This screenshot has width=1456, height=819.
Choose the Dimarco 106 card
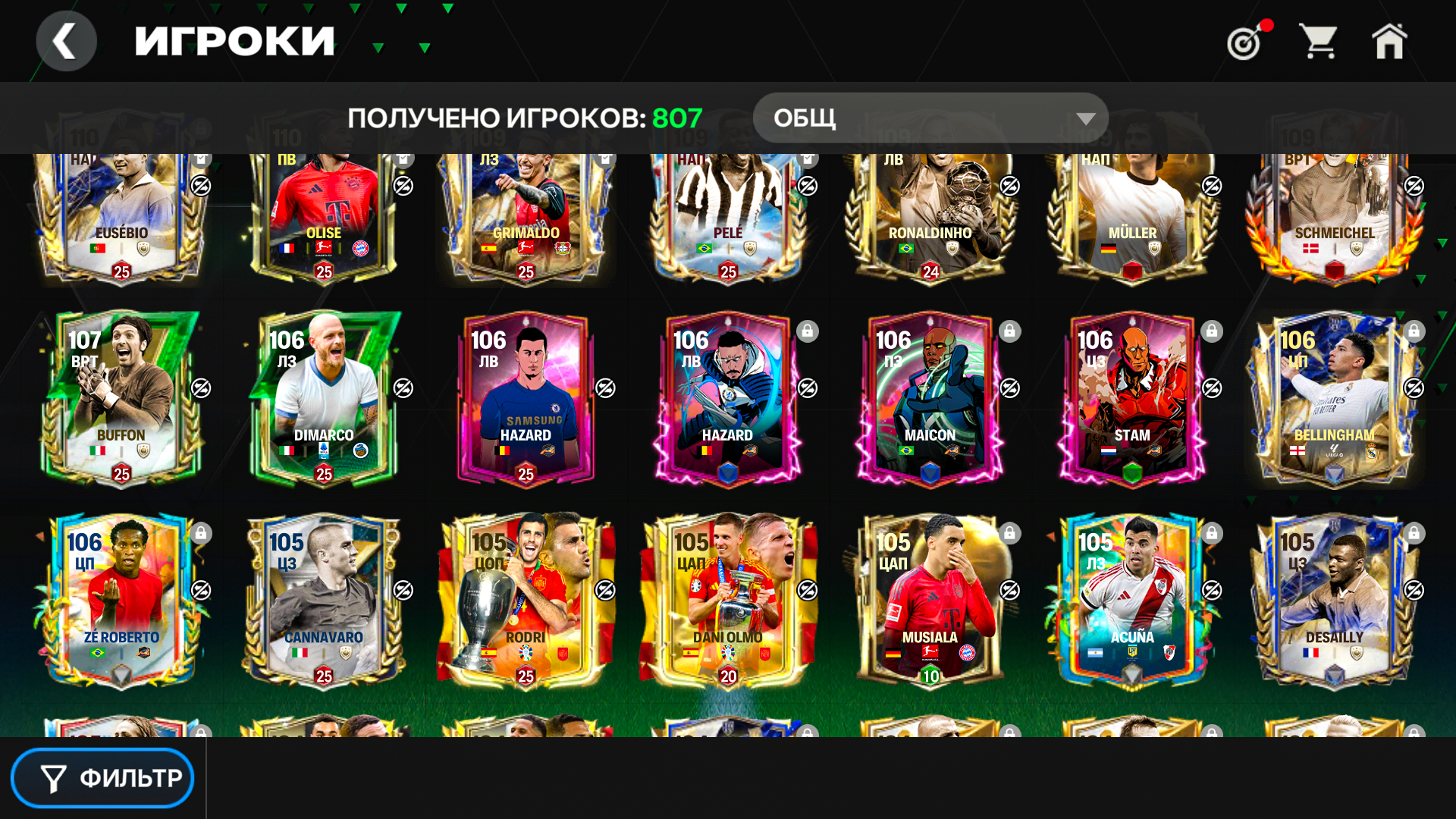tap(324, 398)
